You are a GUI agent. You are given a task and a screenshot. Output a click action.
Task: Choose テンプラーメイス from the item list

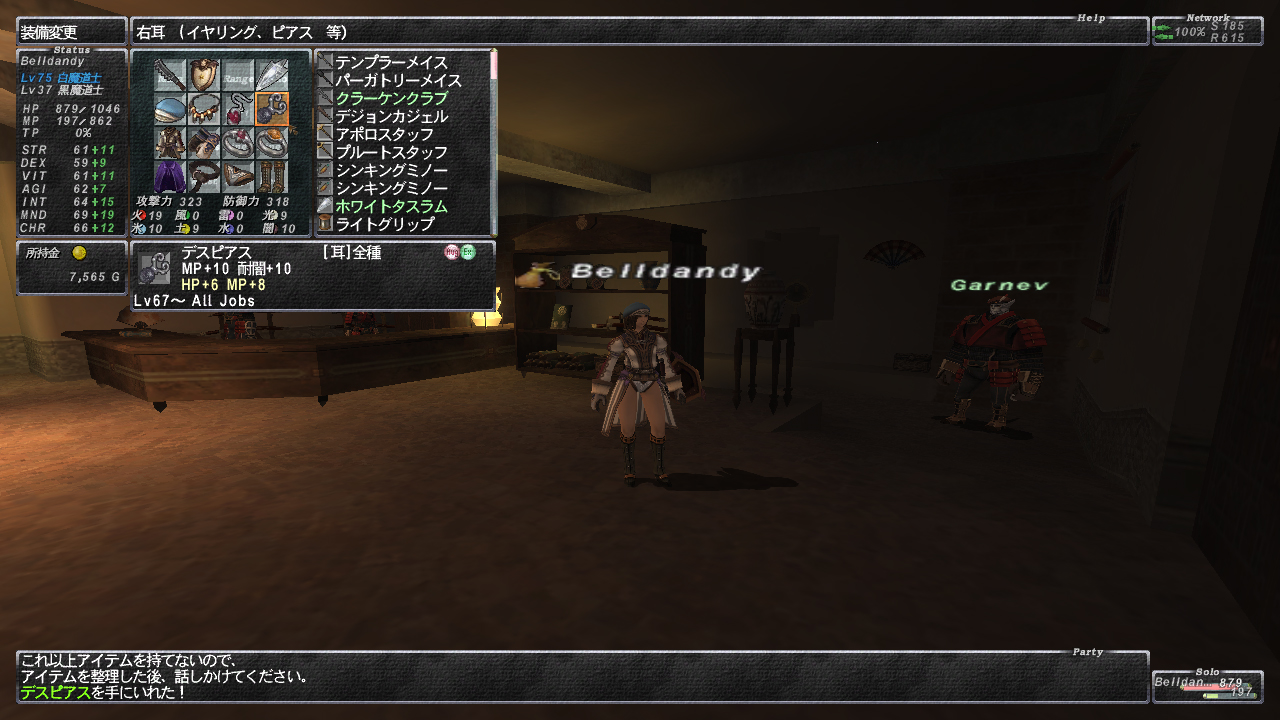coord(391,62)
